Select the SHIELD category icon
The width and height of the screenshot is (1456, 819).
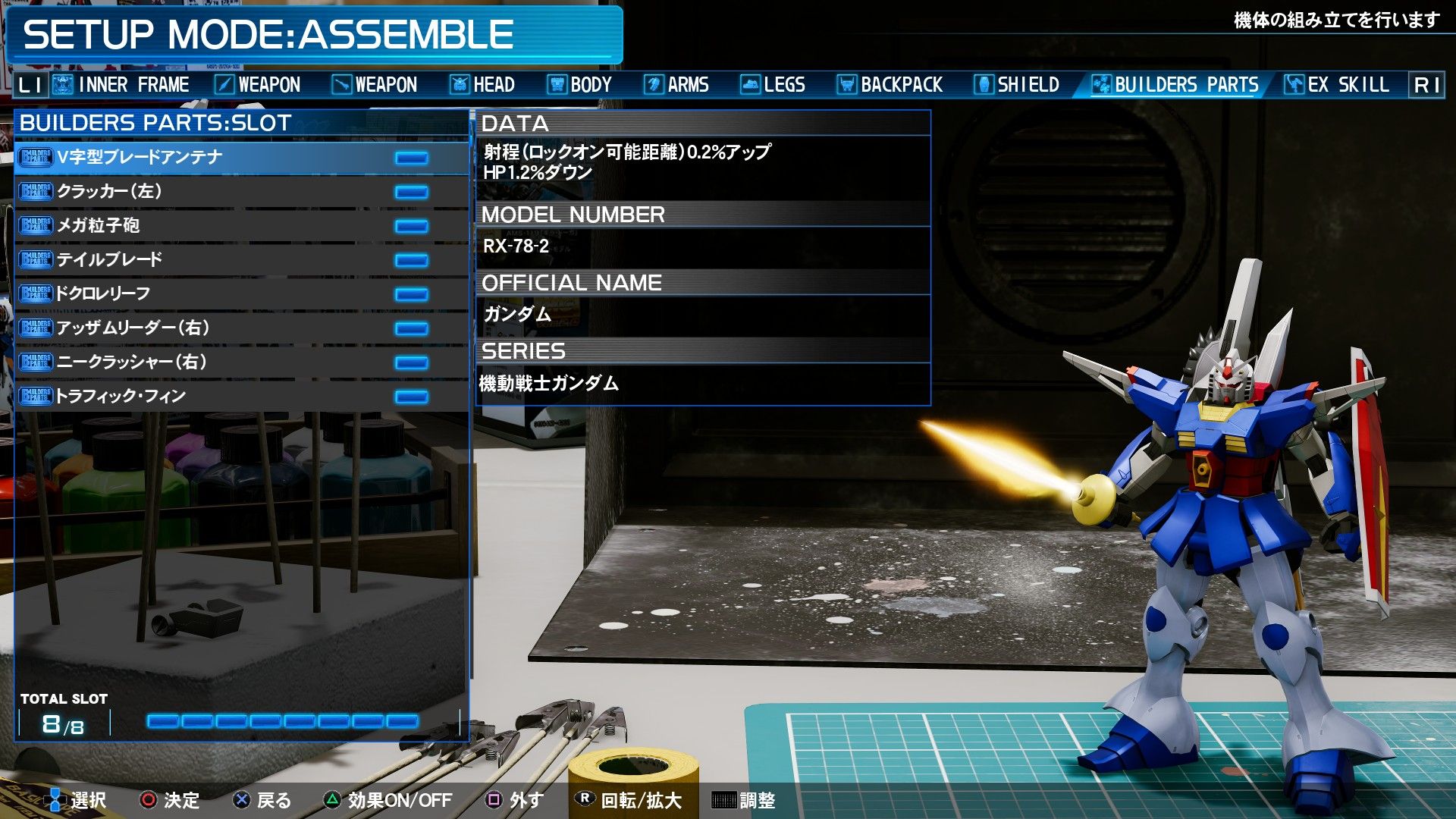click(x=982, y=84)
